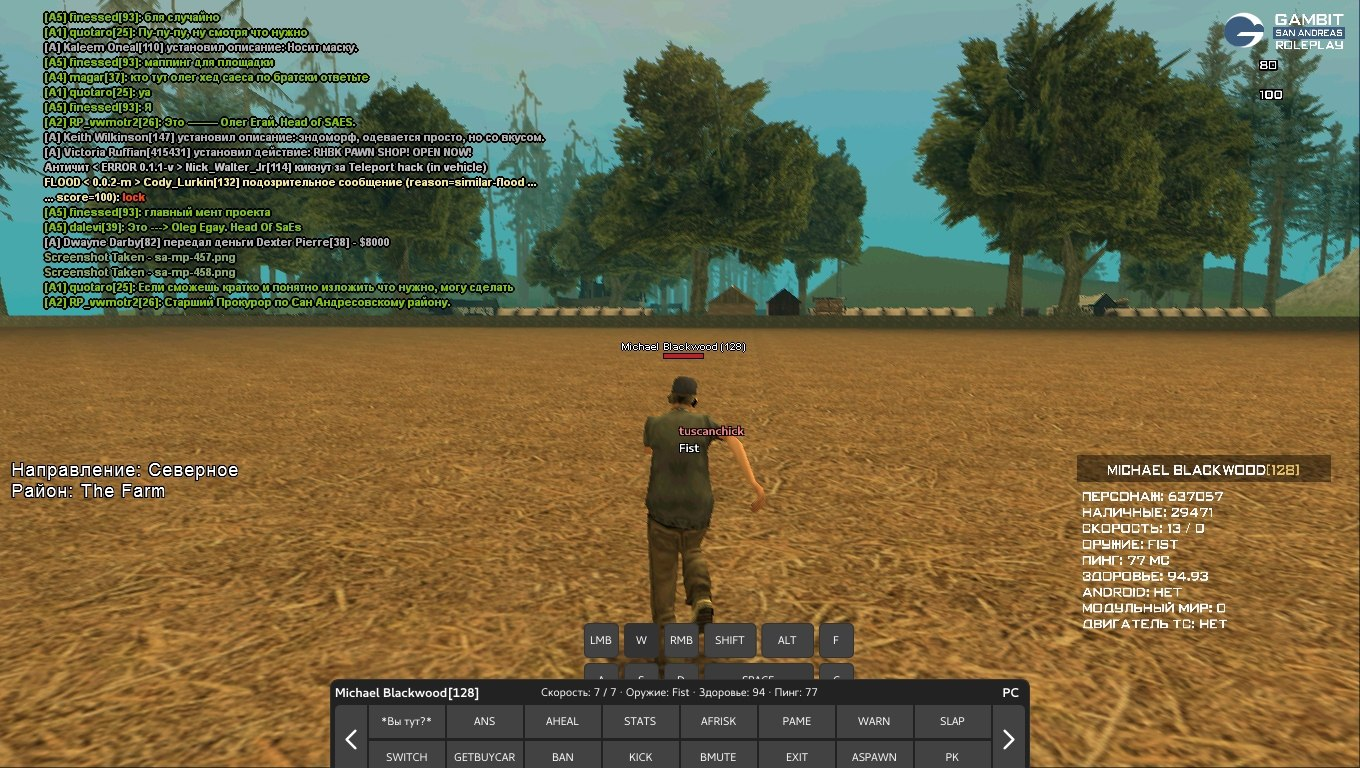
Task: KICK Michael Blackwood from the server
Action: pos(640,756)
